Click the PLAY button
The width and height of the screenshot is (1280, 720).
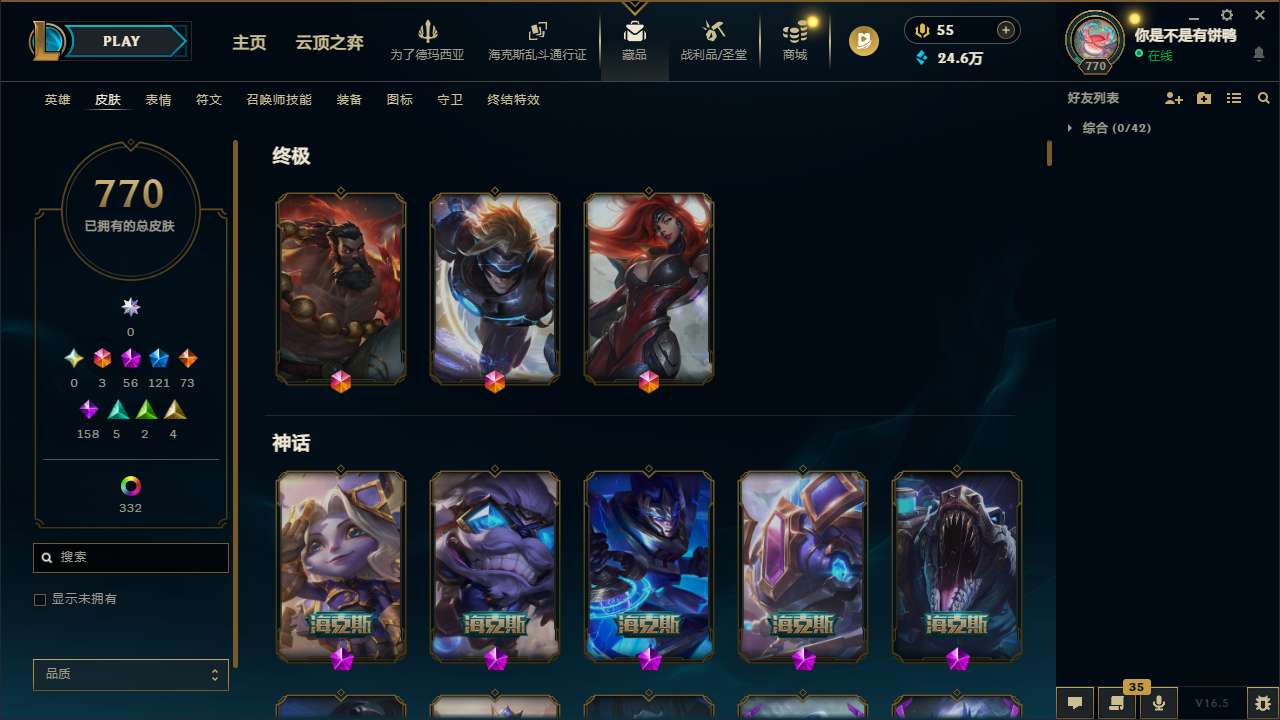tap(121, 41)
